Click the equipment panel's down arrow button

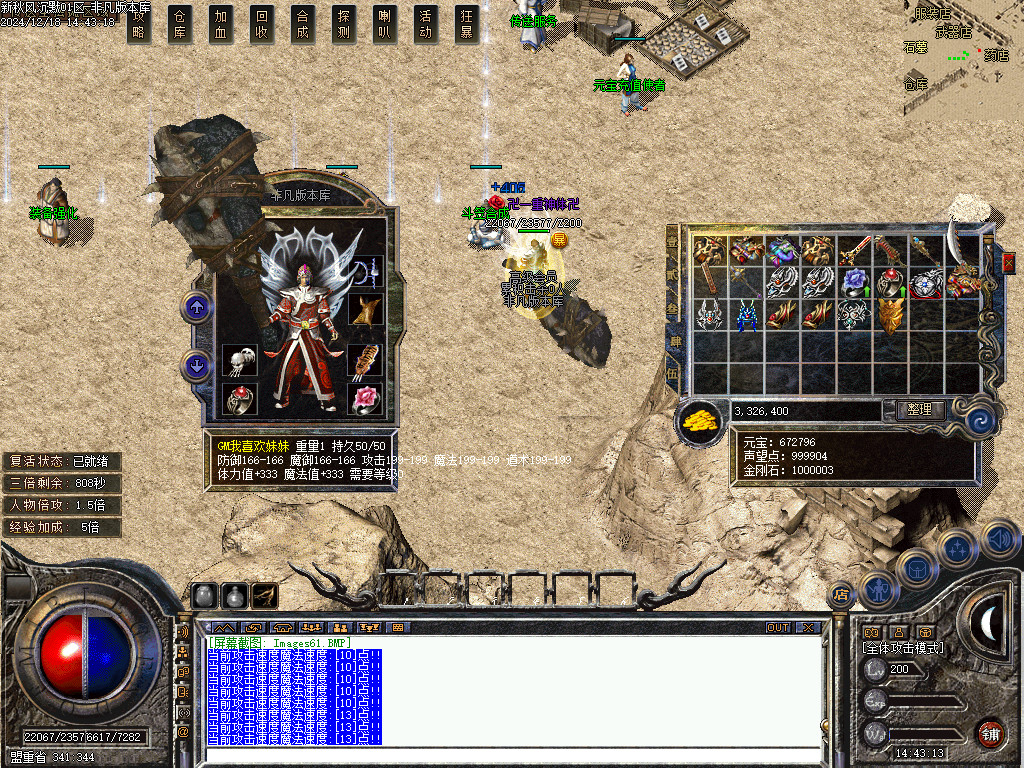[196, 365]
